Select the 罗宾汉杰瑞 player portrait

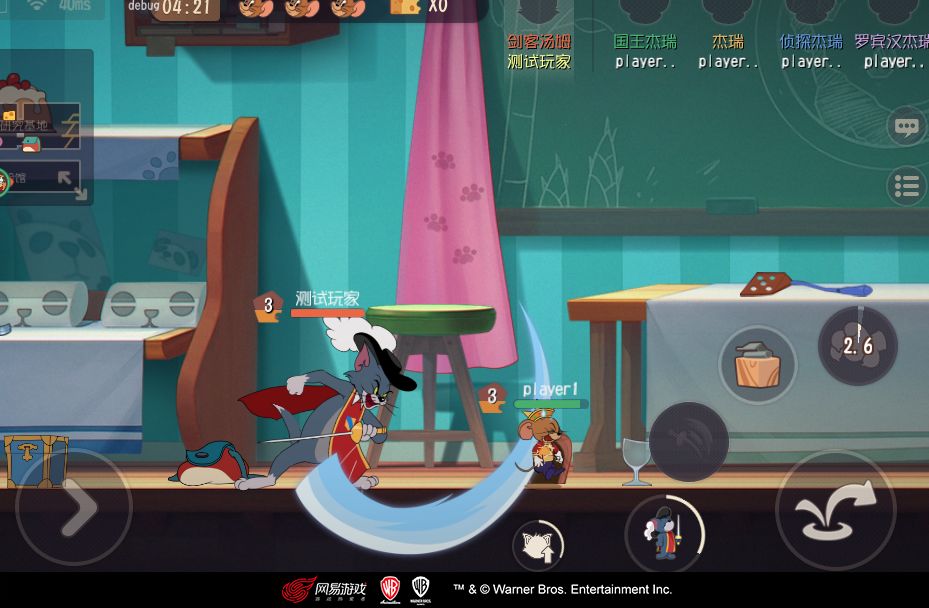(x=892, y=14)
